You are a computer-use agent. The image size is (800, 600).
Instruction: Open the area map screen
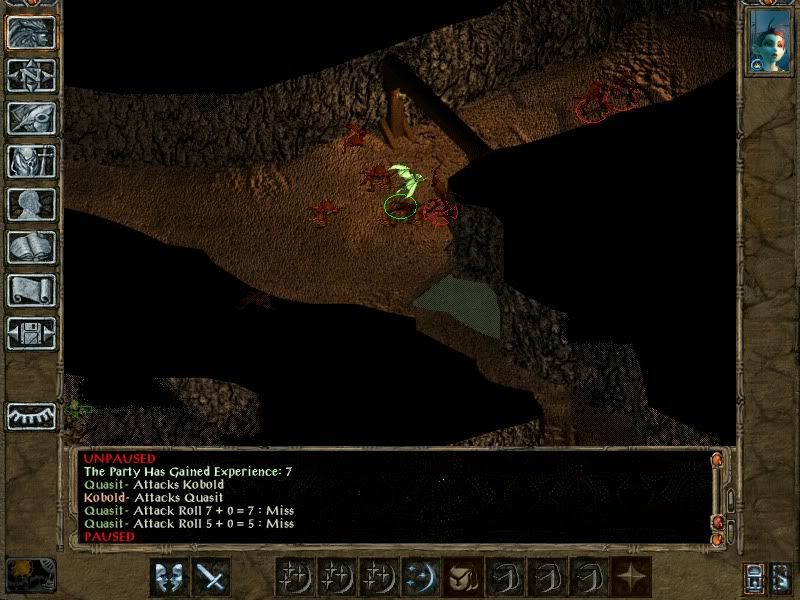pos(31,75)
